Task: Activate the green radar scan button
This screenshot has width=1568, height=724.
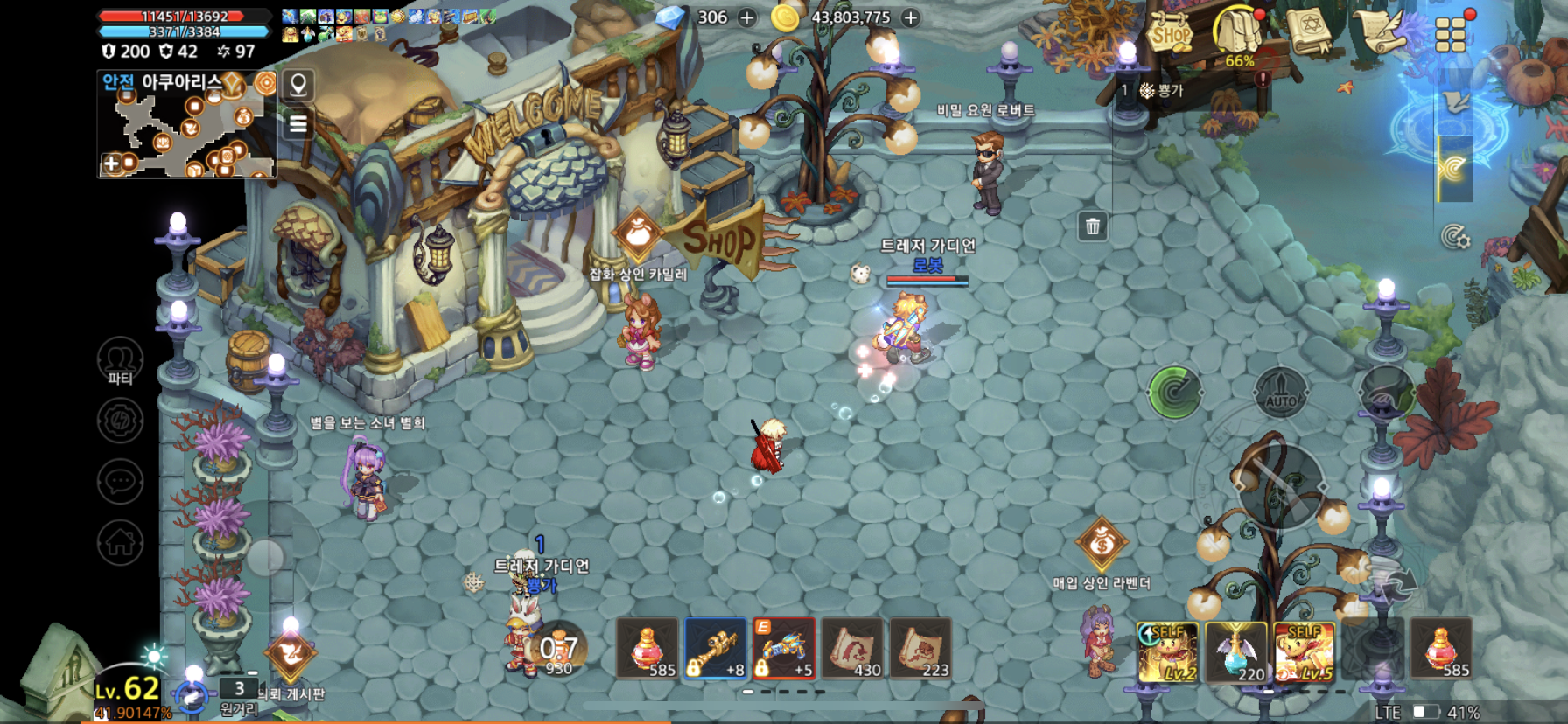Action: pyautogui.click(x=1175, y=393)
